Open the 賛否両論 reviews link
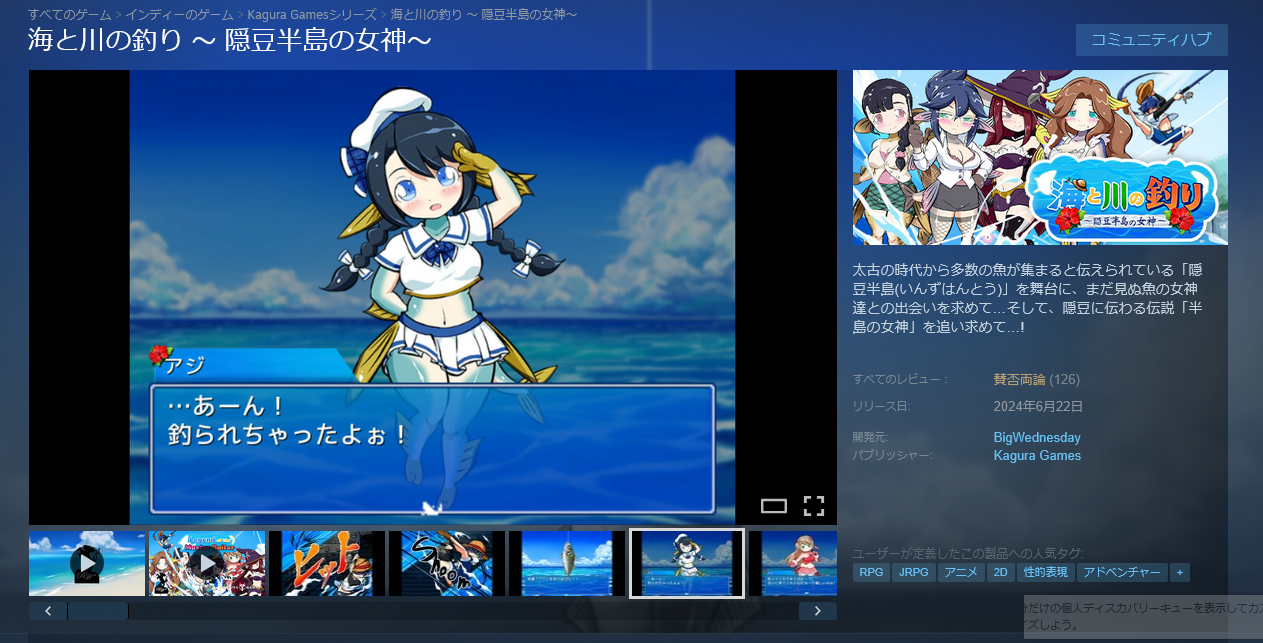The width and height of the screenshot is (1263, 643). click(1019, 379)
